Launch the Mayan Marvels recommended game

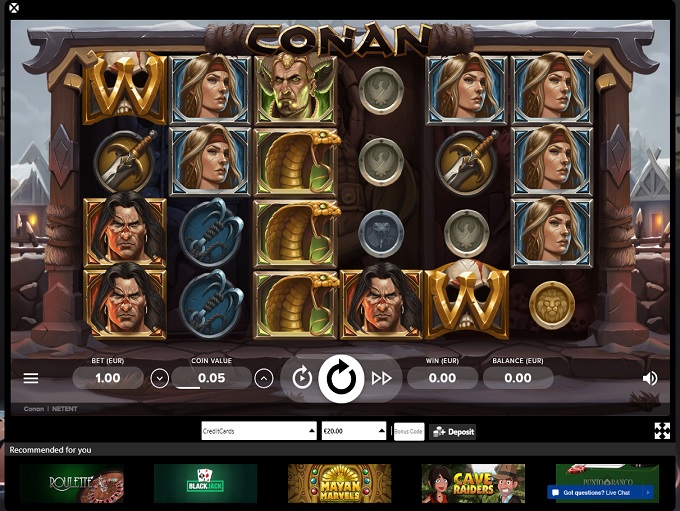(339, 483)
